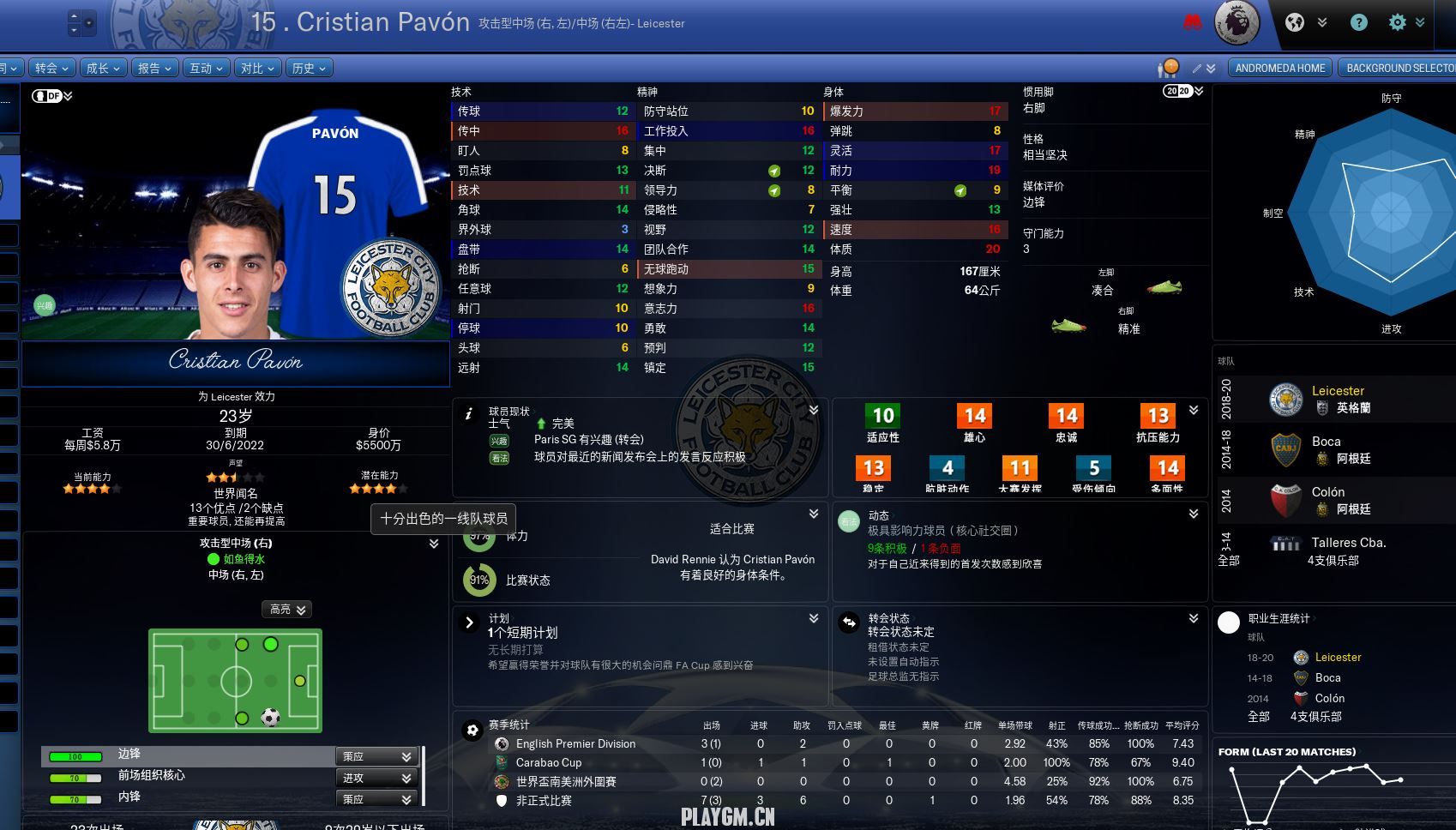Image resolution: width=1456 pixels, height=830 pixels.
Task: Open the 高亮 (Highlight) dropdown
Action: pos(286,610)
